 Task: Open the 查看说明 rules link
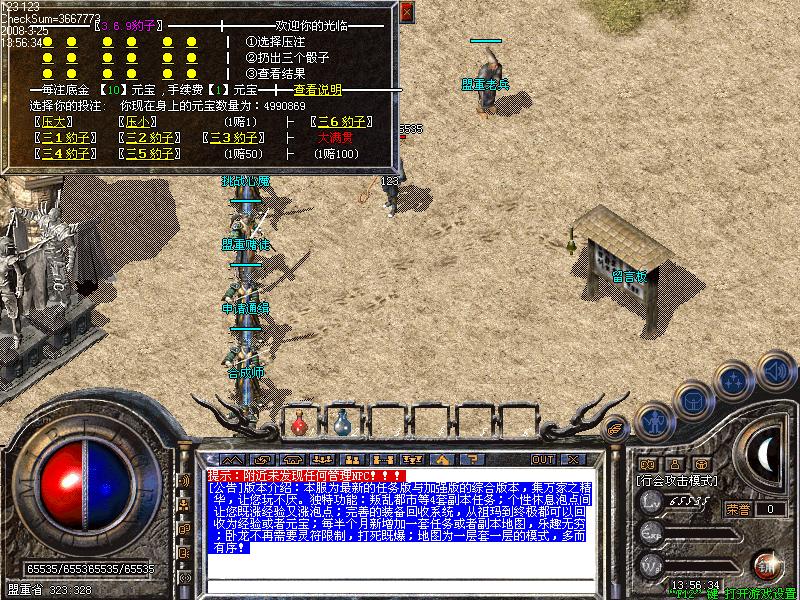tap(317, 89)
